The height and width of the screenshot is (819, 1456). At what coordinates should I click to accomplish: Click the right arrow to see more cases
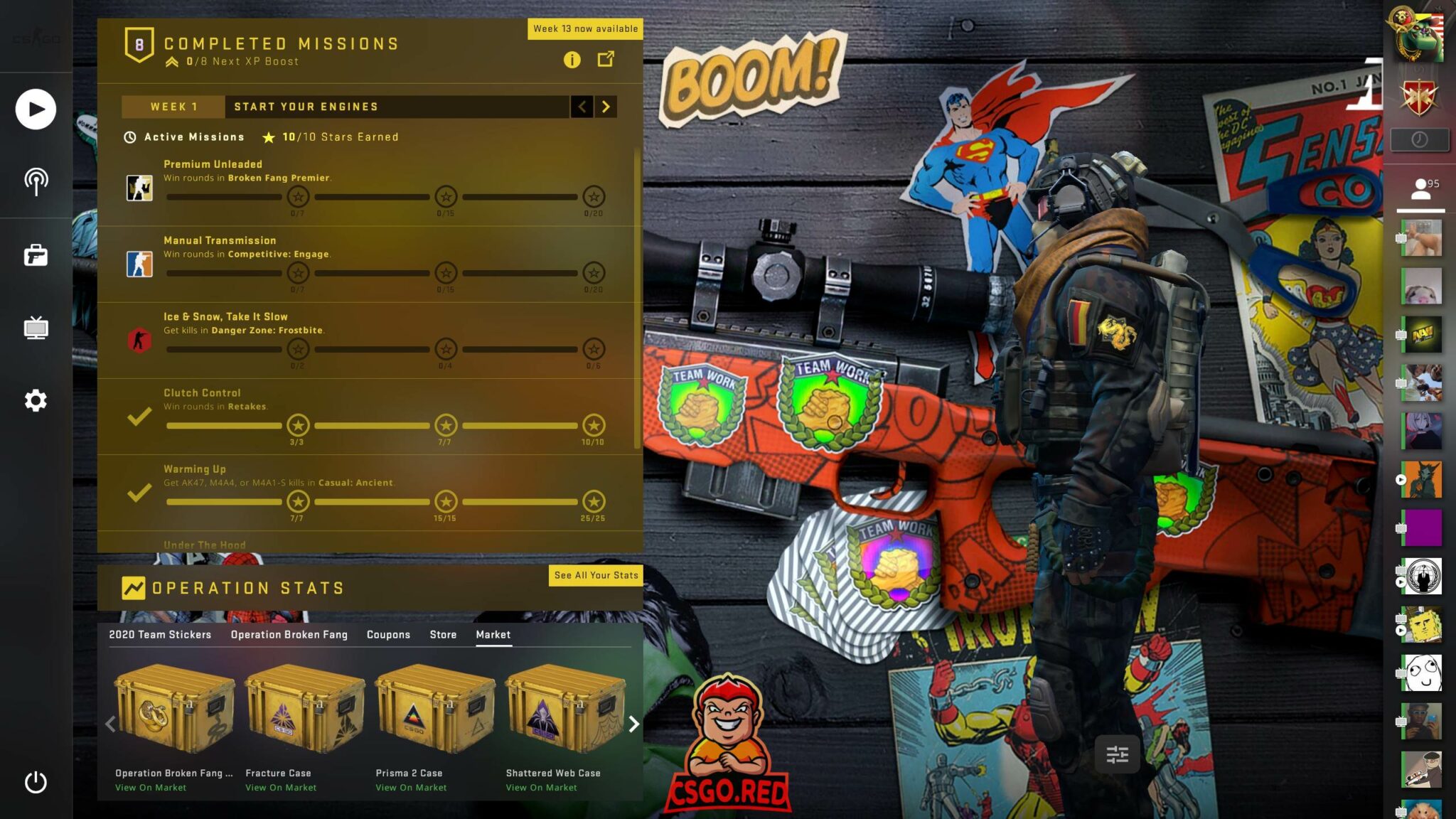(x=635, y=724)
